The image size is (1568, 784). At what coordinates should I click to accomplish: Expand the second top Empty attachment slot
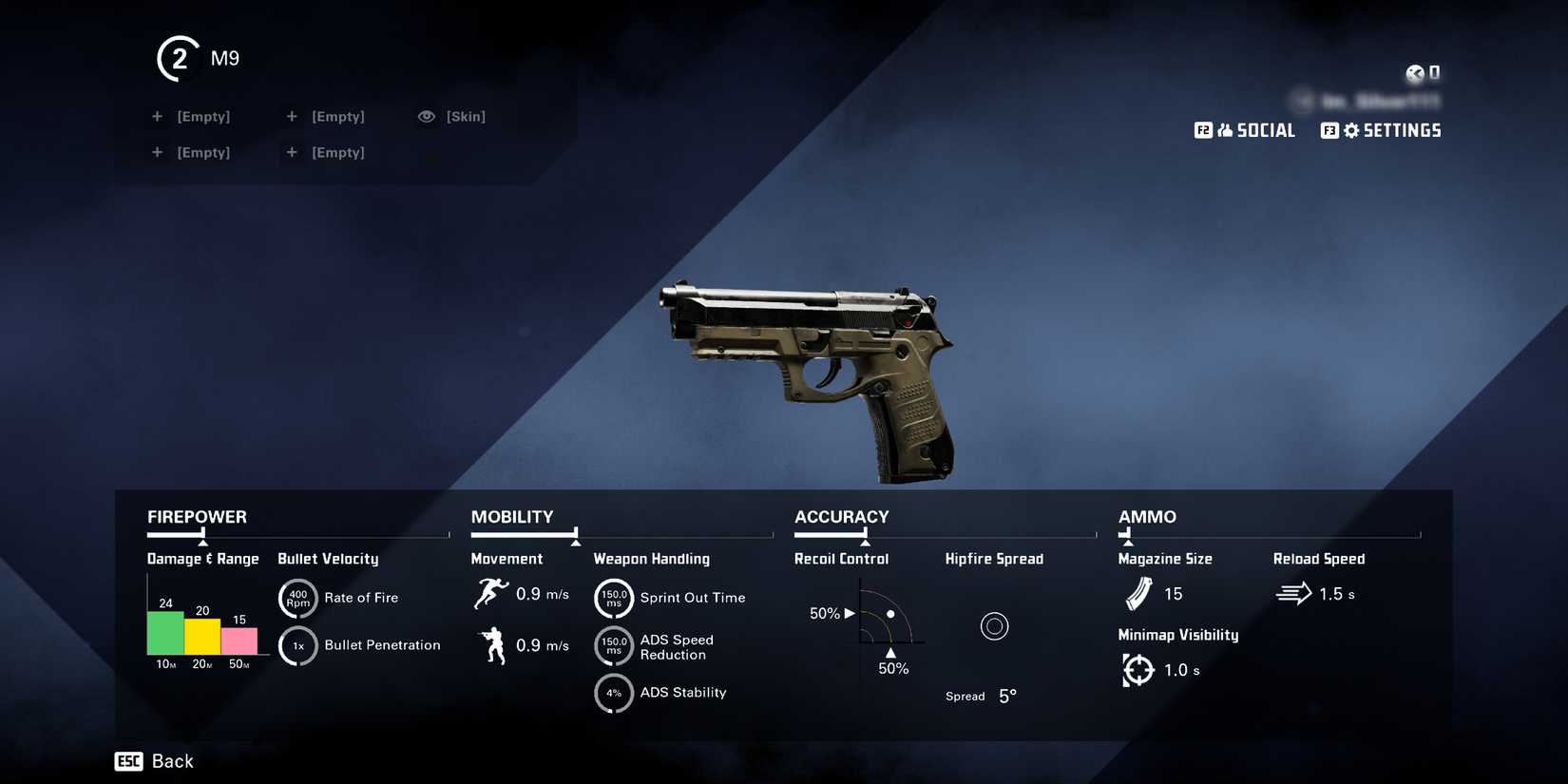tap(327, 116)
